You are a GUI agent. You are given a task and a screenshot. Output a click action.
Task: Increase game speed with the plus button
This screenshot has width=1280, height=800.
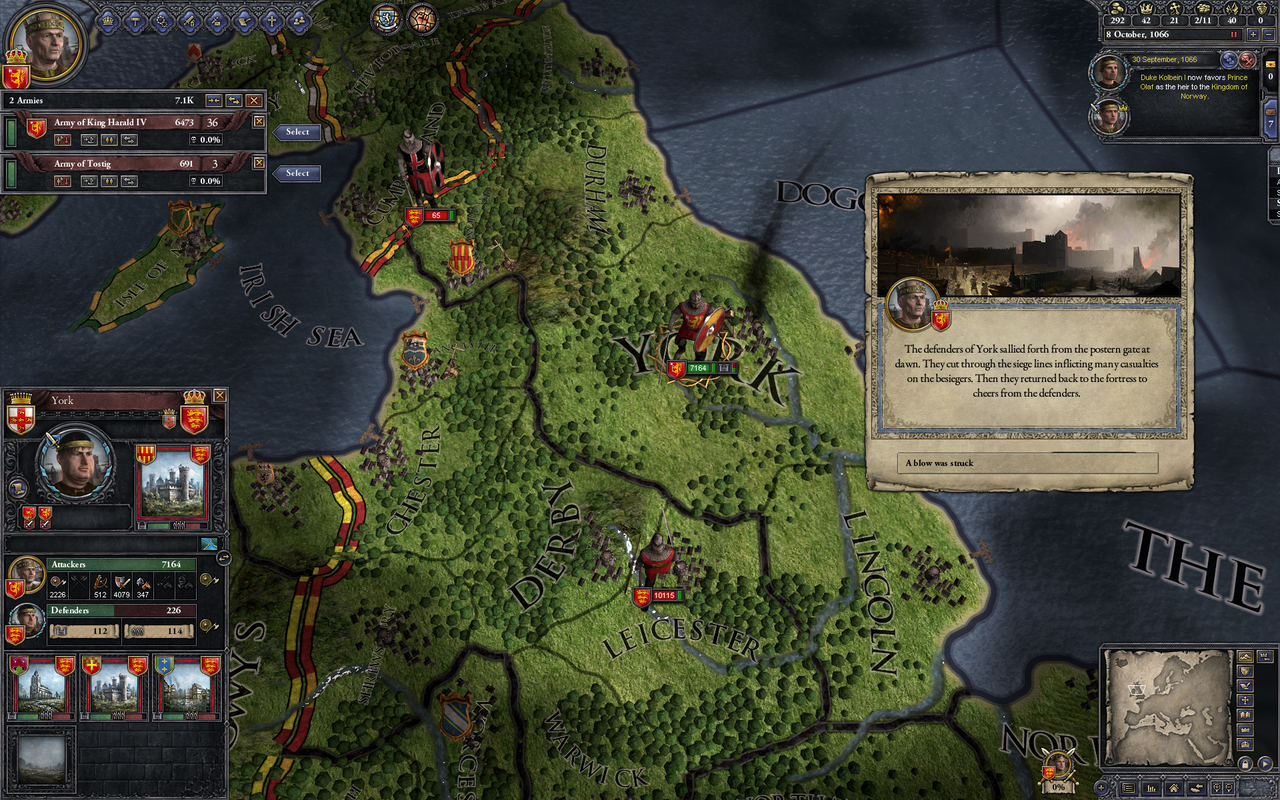[x=1254, y=35]
